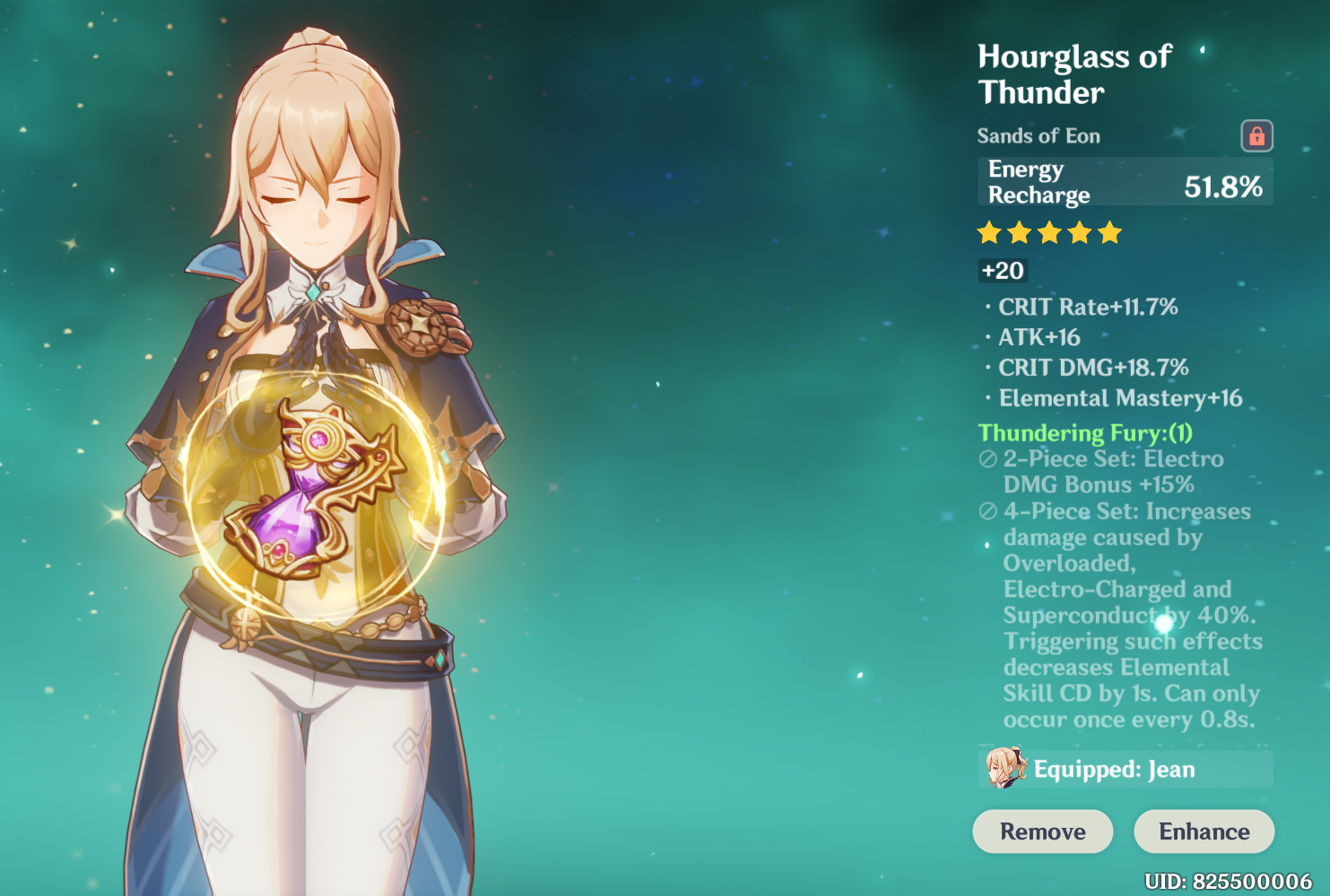This screenshot has width=1330, height=896.
Task: Select the Equipped: Jean row
Action: [1125, 770]
